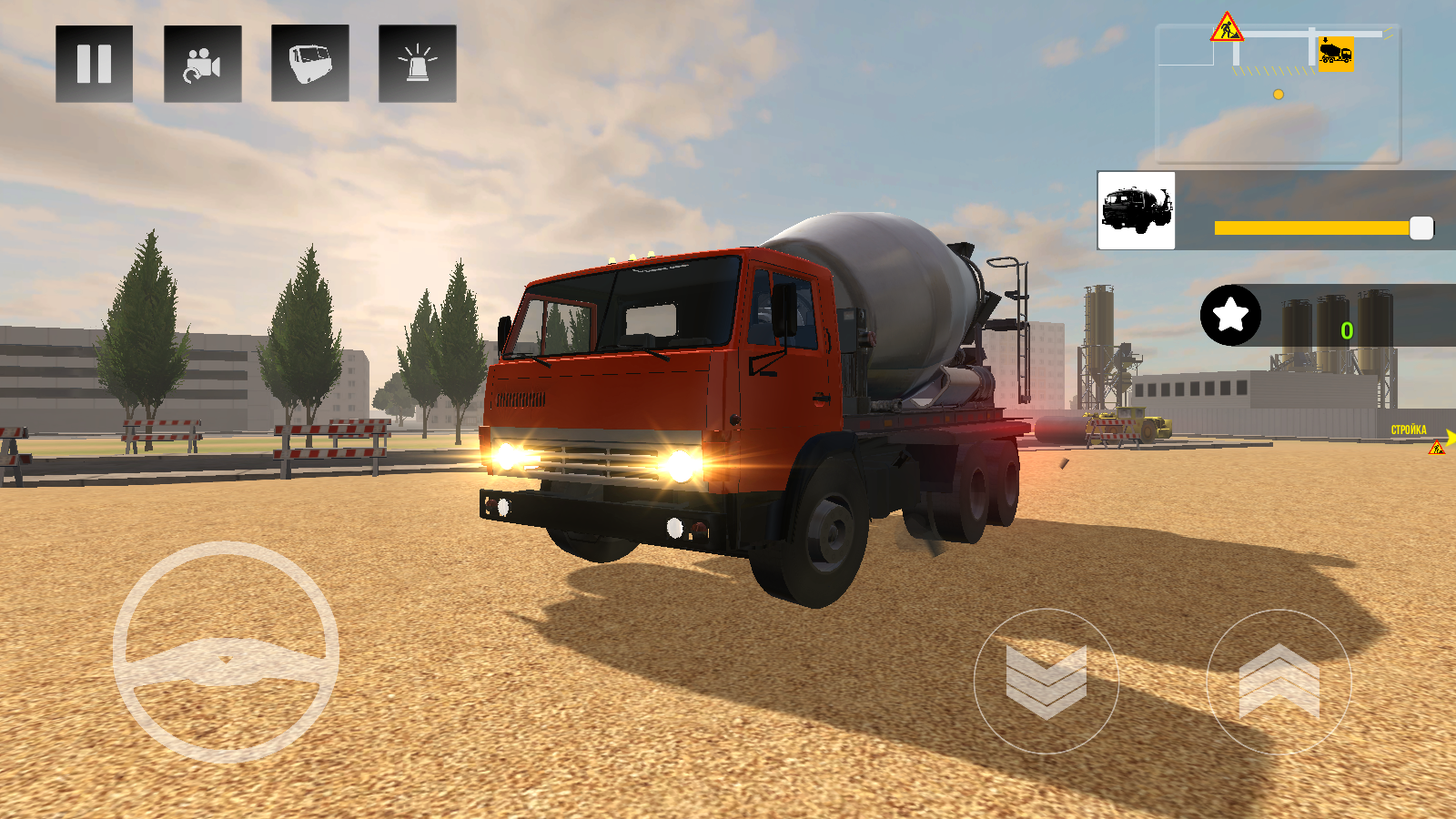This screenshot has width=1456, height=819.
Task: Click the yellow progress bar
Action: pyautogui.click(x=1310, y=227)
